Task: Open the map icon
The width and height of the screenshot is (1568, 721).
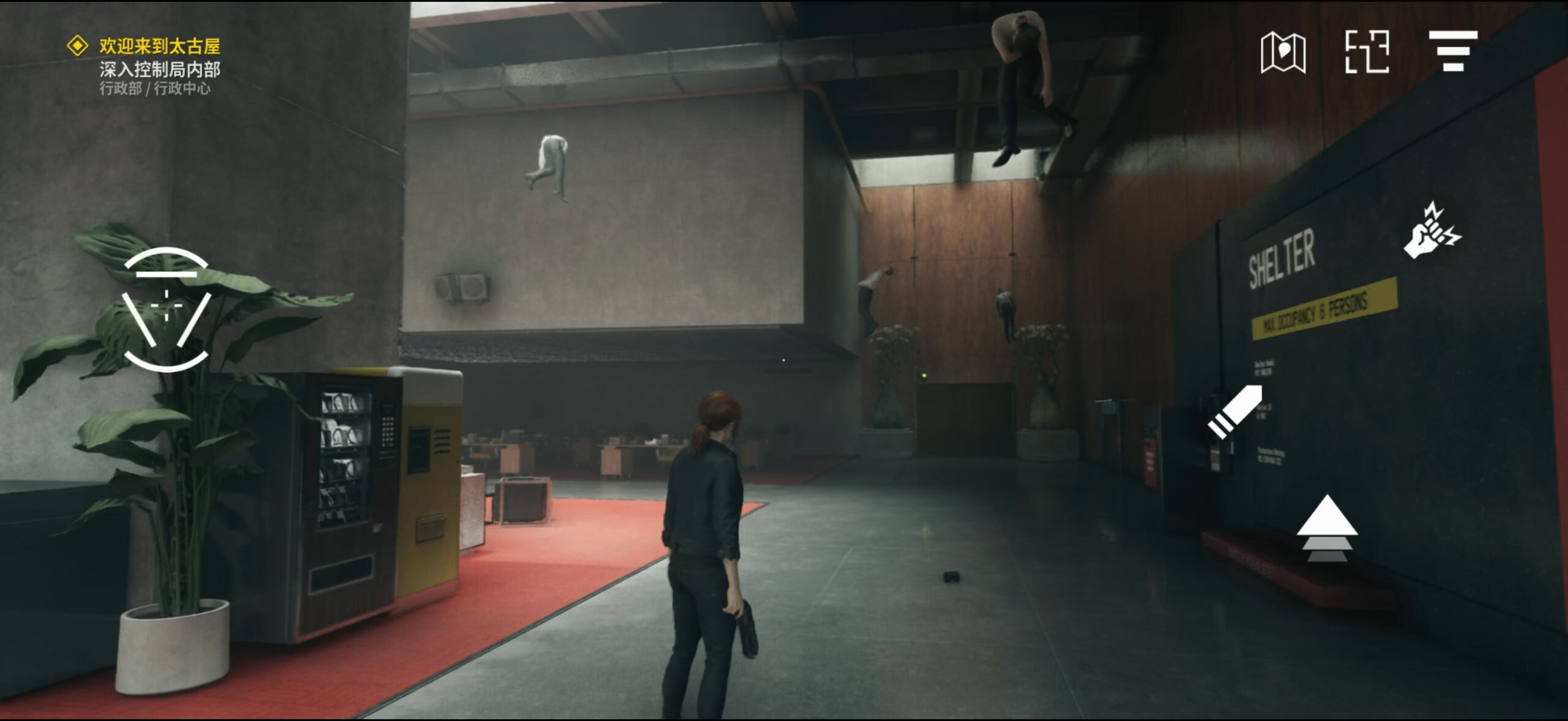Action: pos(1283,53)
